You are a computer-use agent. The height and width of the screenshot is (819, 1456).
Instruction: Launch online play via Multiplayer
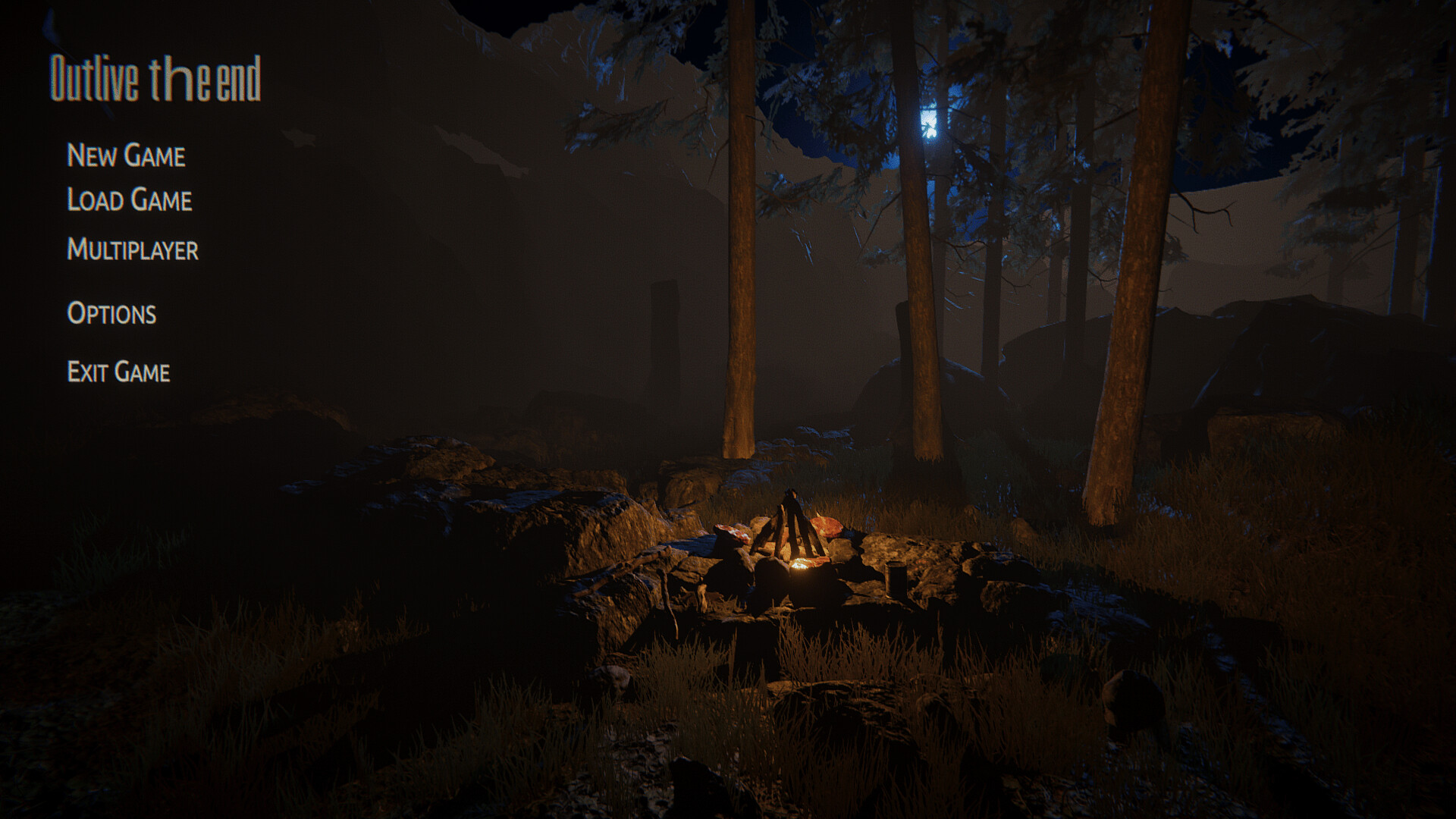pos(133,249)
